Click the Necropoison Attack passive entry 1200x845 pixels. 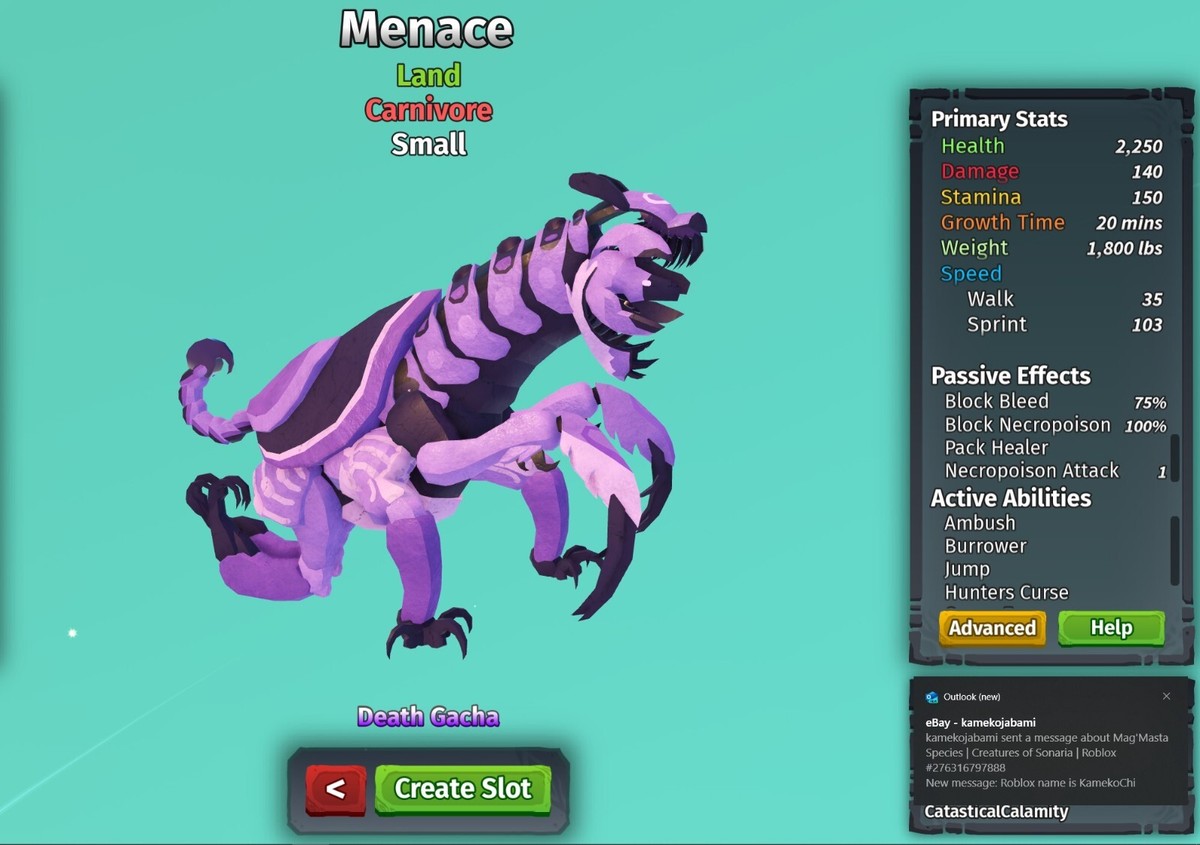click(1031, 470)
